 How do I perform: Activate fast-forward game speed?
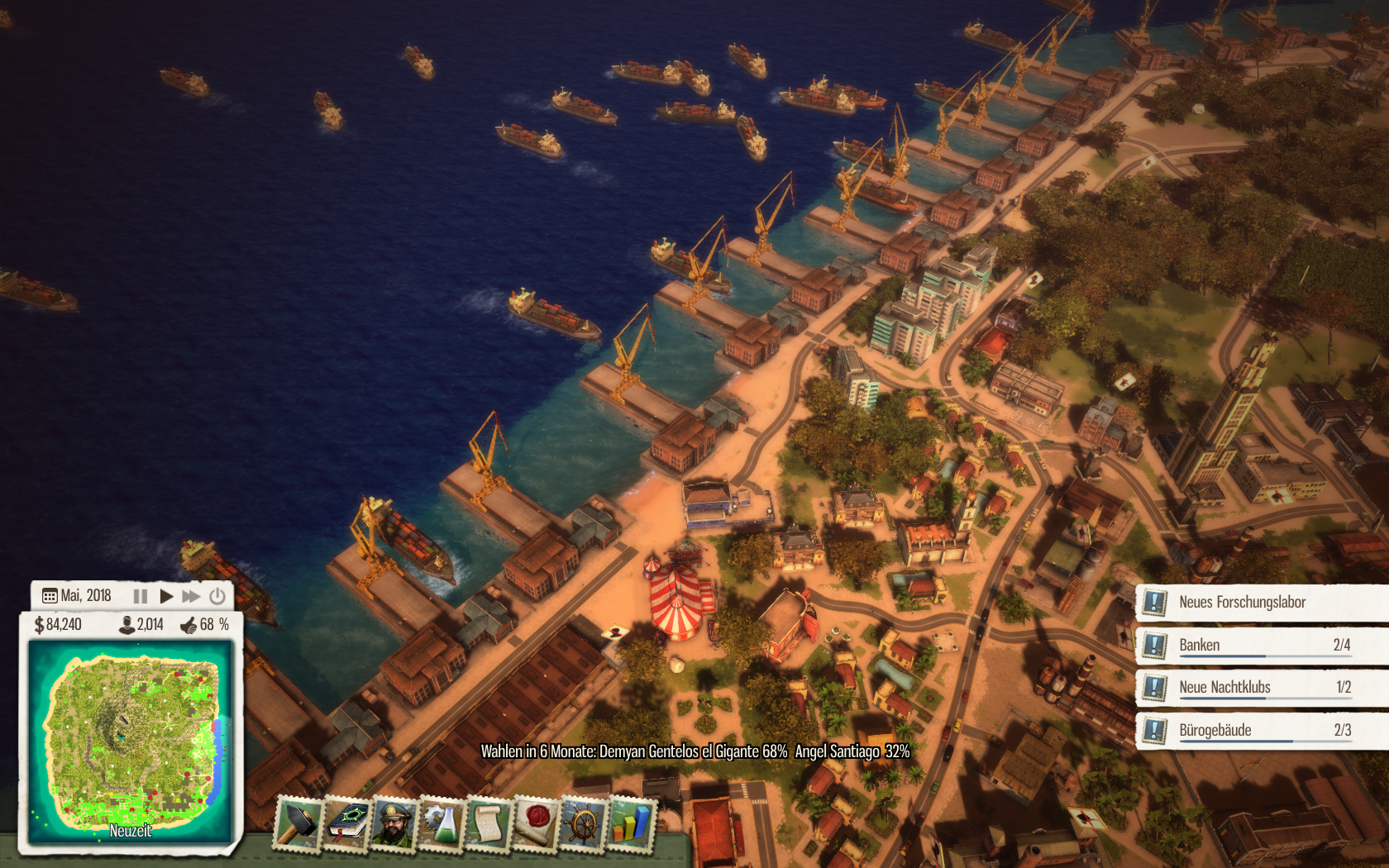[192, 596]
